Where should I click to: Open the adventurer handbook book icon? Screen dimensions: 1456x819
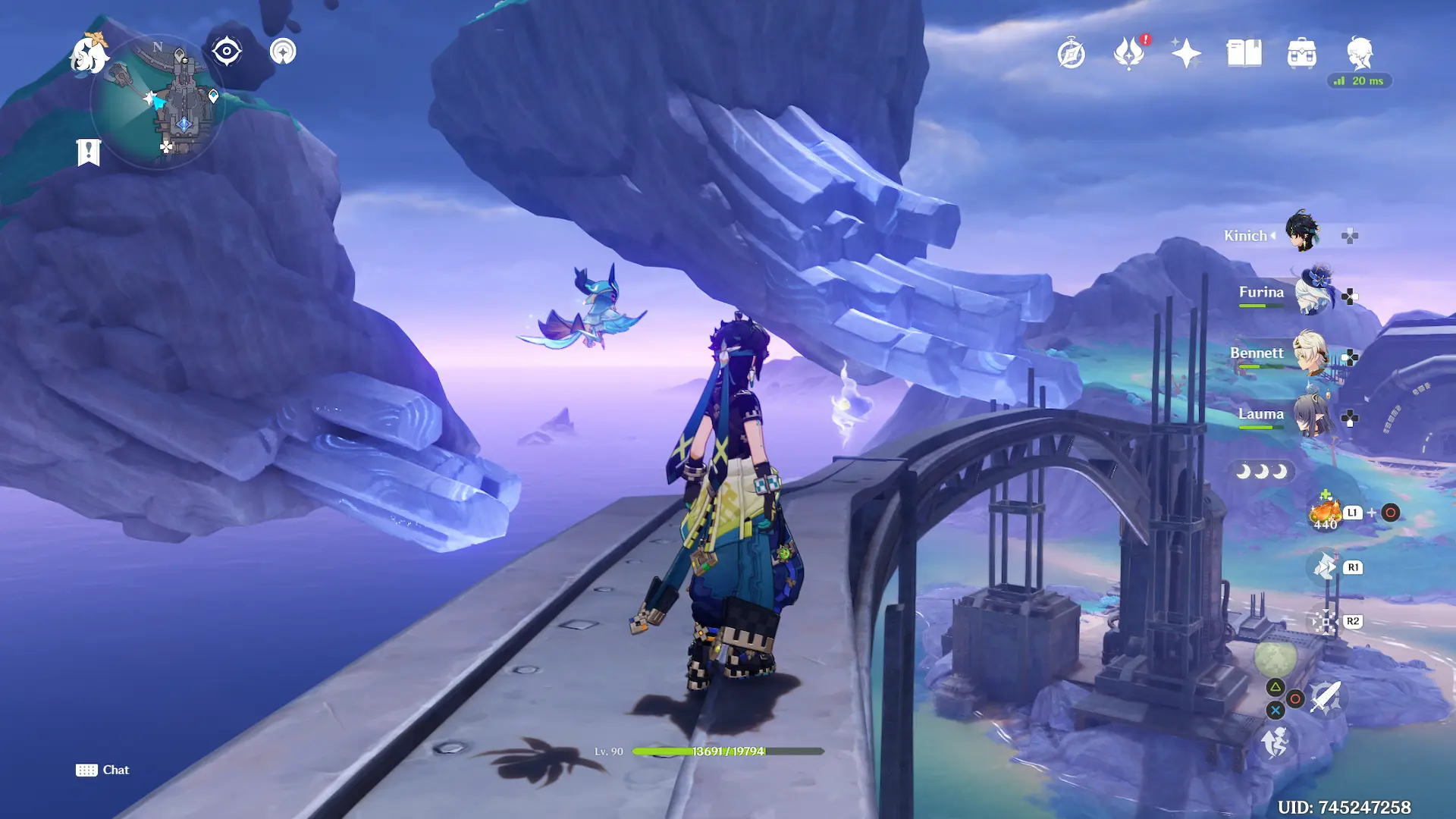pos(1244,54)
